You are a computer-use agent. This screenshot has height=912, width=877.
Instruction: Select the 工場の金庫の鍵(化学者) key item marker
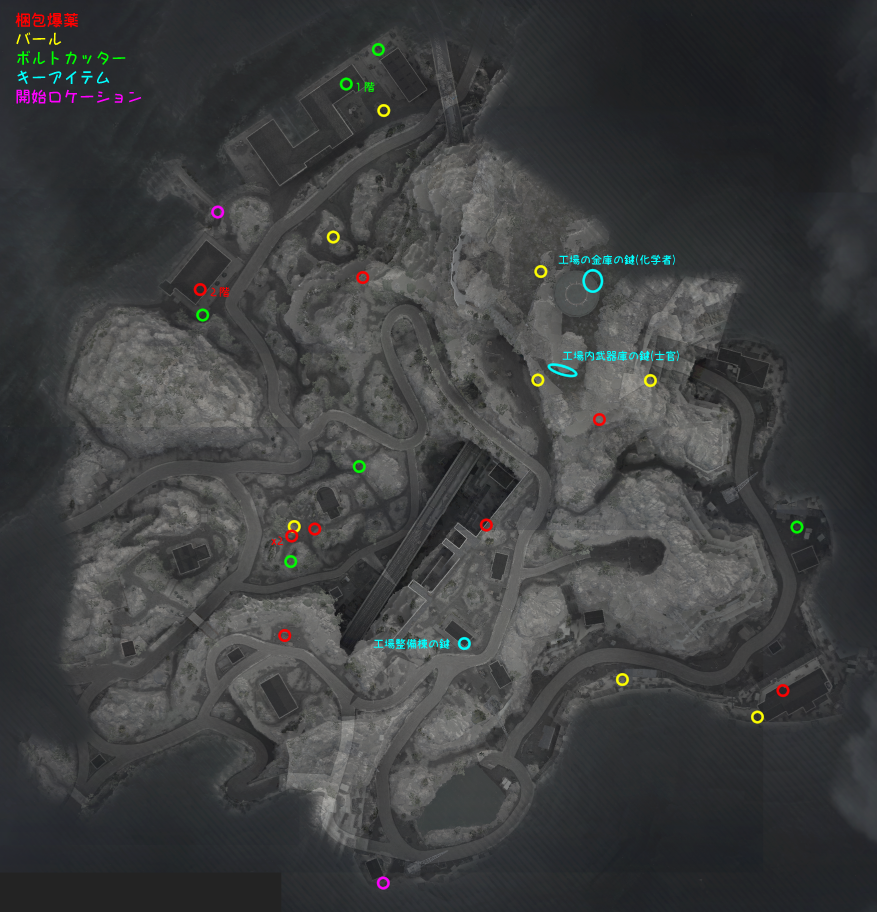(x=593, y=281)
